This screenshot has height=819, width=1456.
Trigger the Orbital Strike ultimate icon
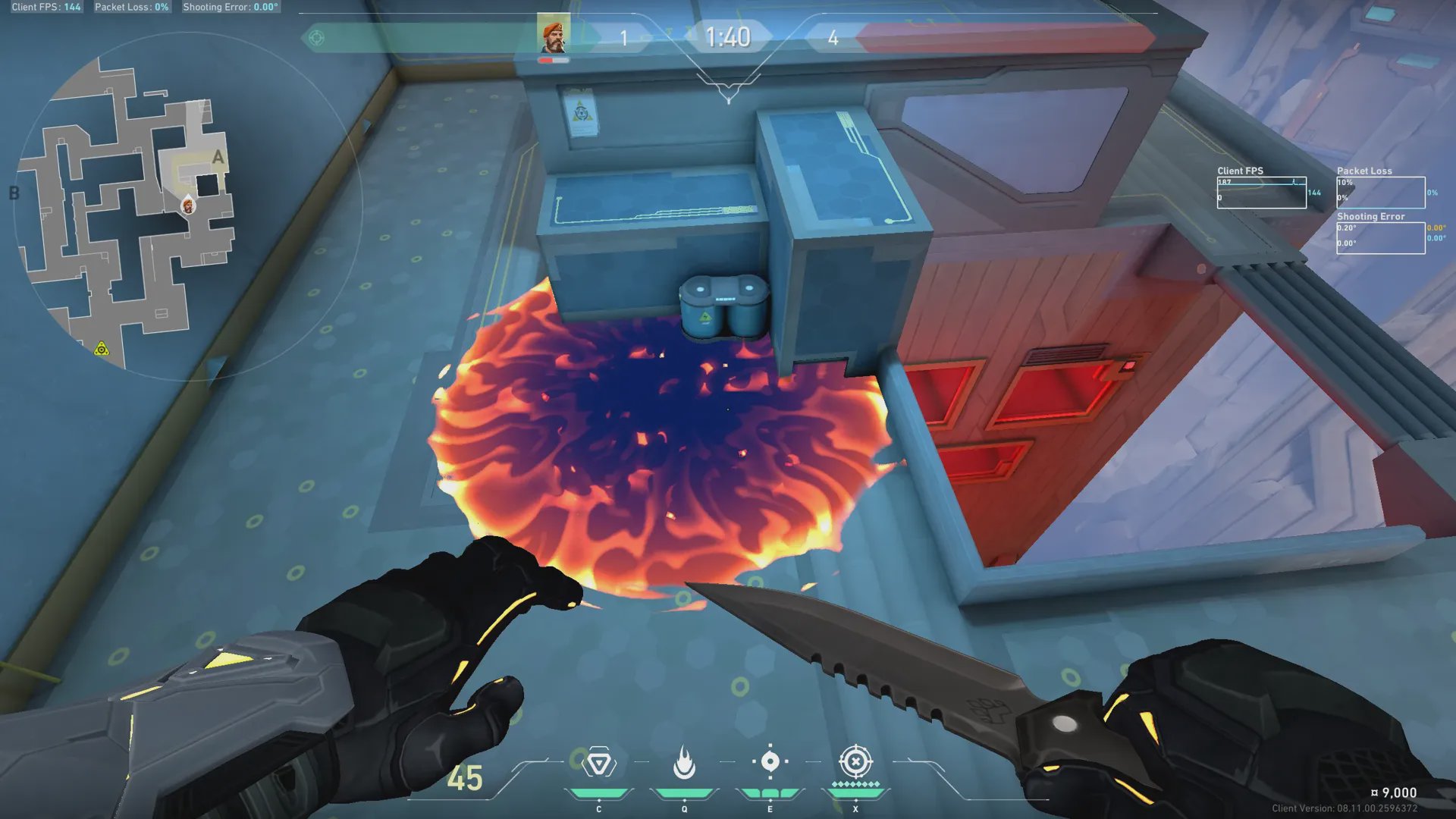855,761
